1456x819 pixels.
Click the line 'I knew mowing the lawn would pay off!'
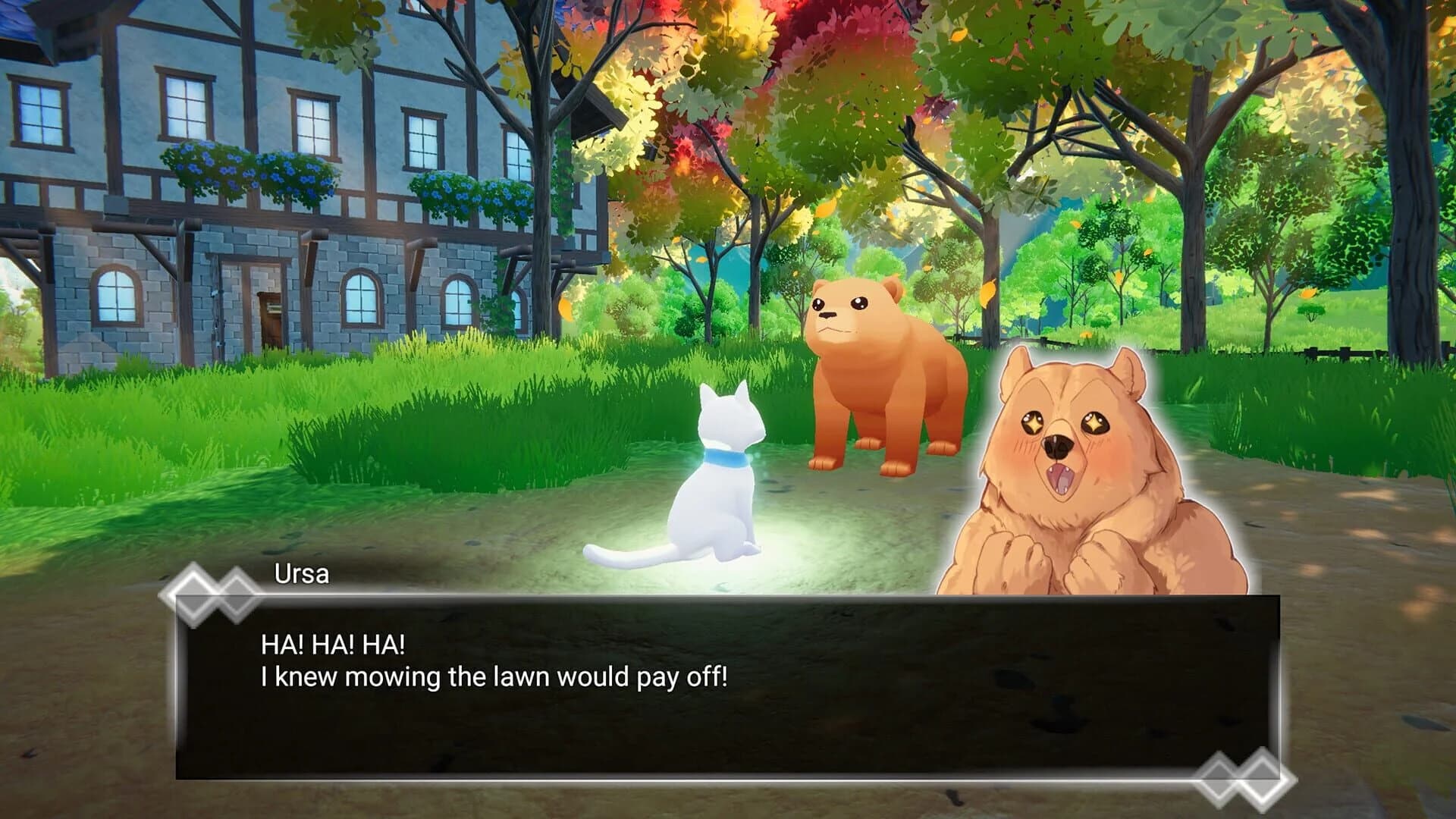coord(497,681)
